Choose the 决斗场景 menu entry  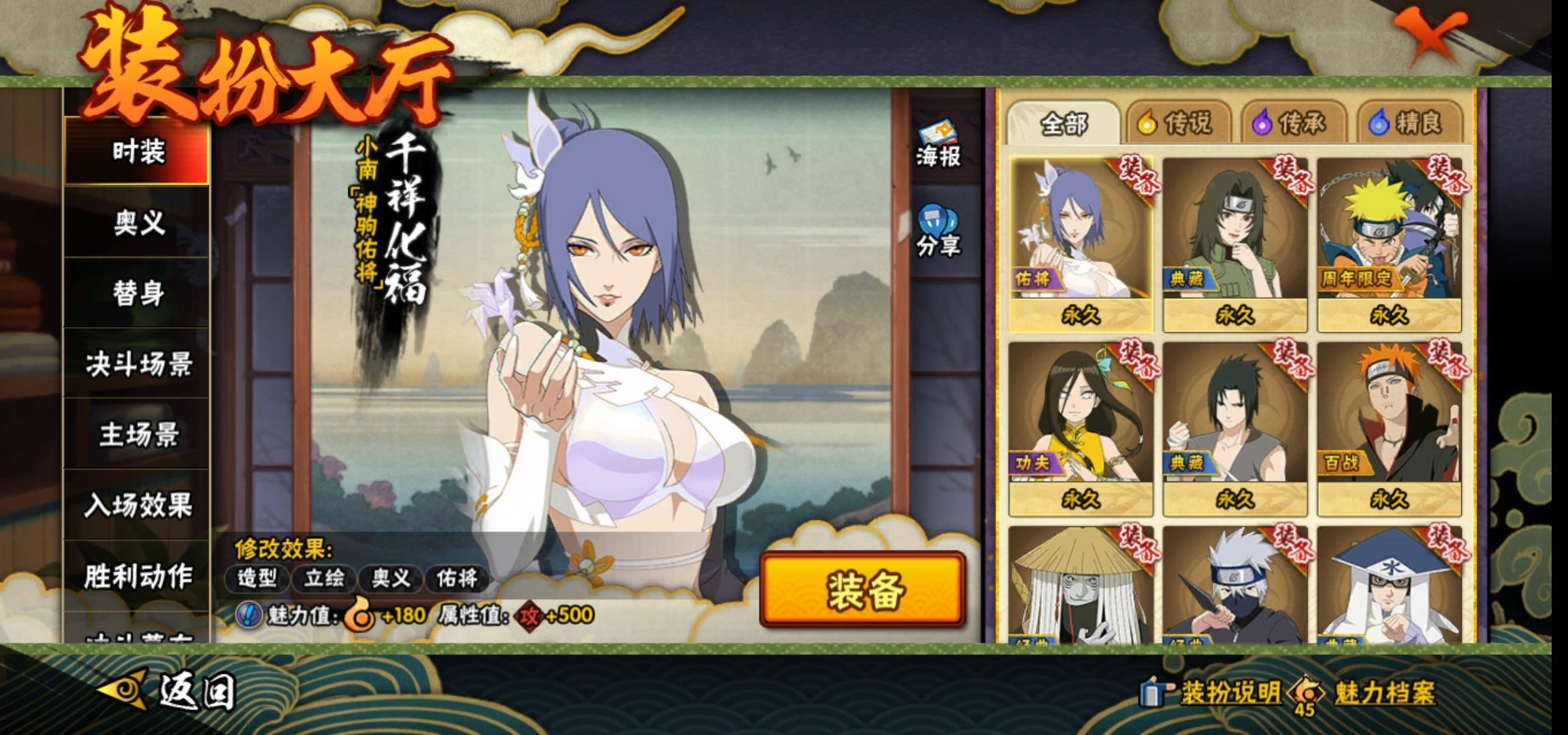pos(137,364)
